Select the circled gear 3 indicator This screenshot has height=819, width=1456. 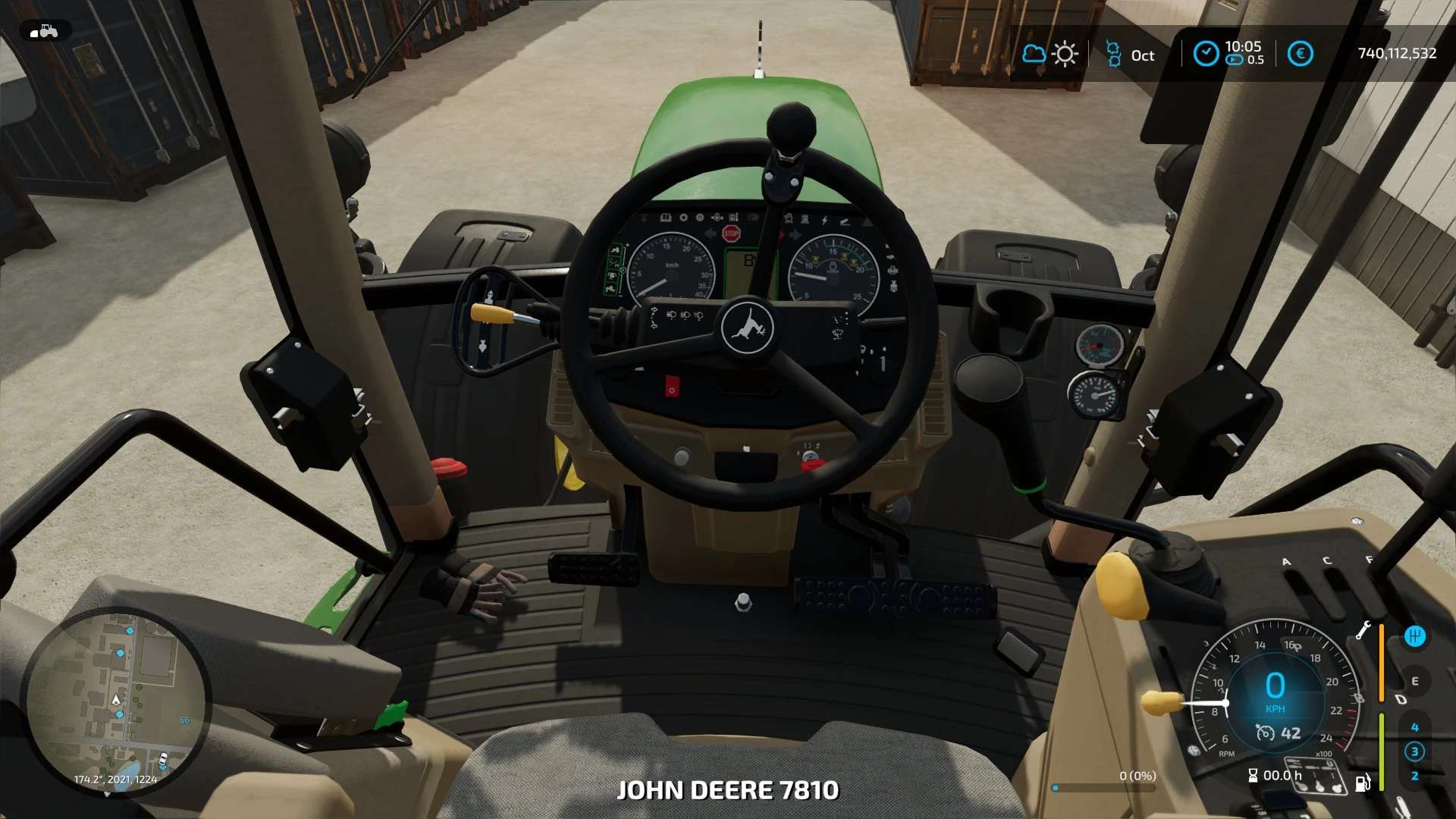[x=1414, y=752]
